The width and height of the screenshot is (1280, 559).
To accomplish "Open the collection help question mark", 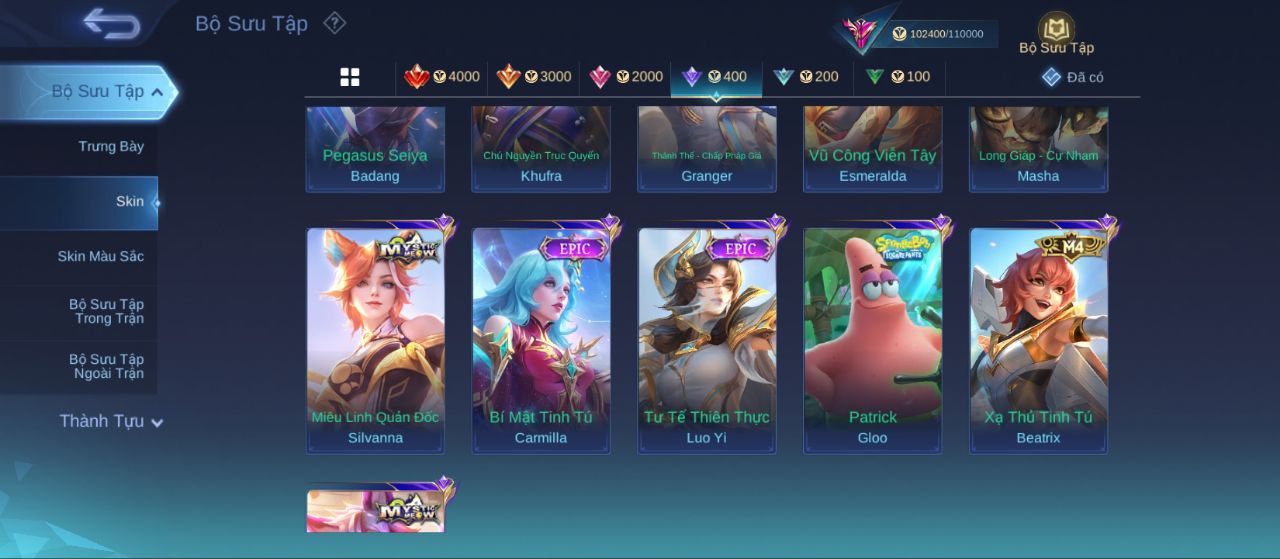I will tap(335, 23).
